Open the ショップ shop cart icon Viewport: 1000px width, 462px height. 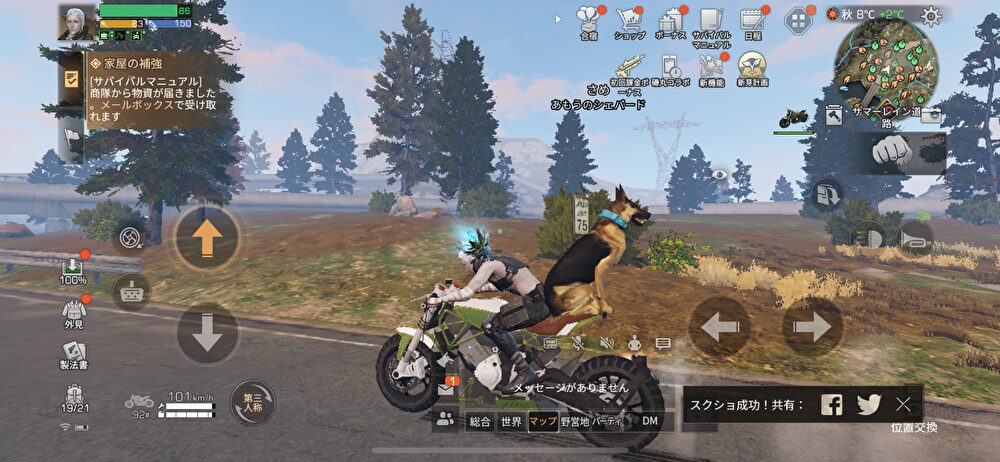click(x=630, y=20)
